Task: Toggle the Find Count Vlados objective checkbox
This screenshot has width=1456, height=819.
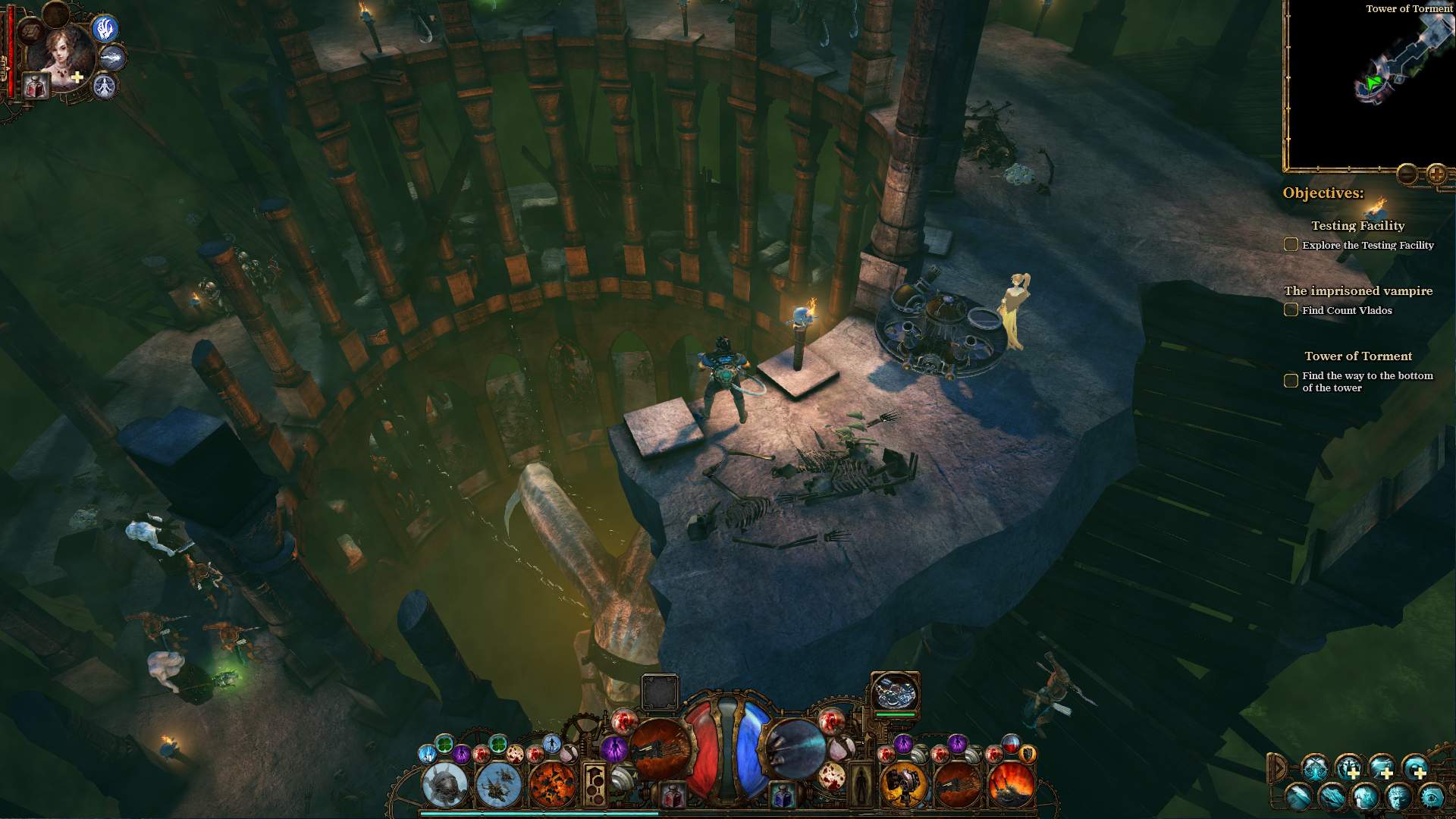Action: point(1291,309)
